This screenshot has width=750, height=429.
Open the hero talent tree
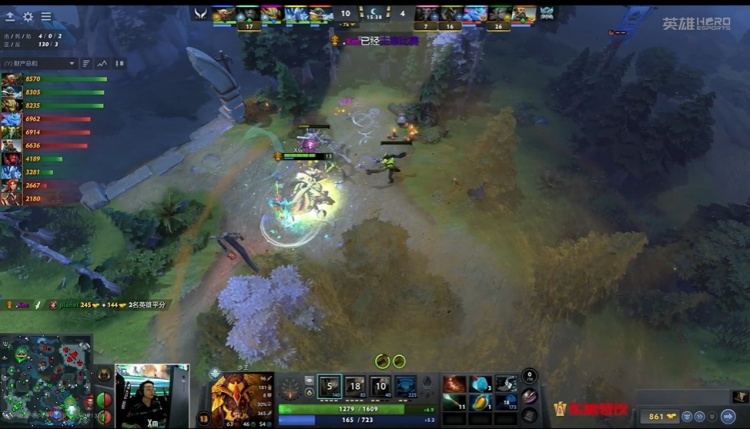pos(291,388)
